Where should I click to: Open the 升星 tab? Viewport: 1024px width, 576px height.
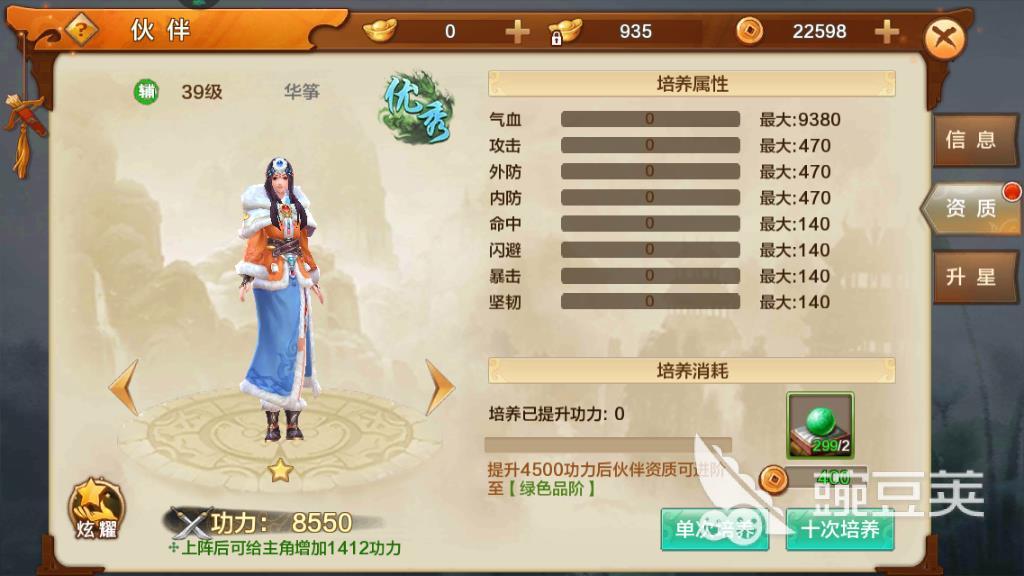click(x=970, y=276)
